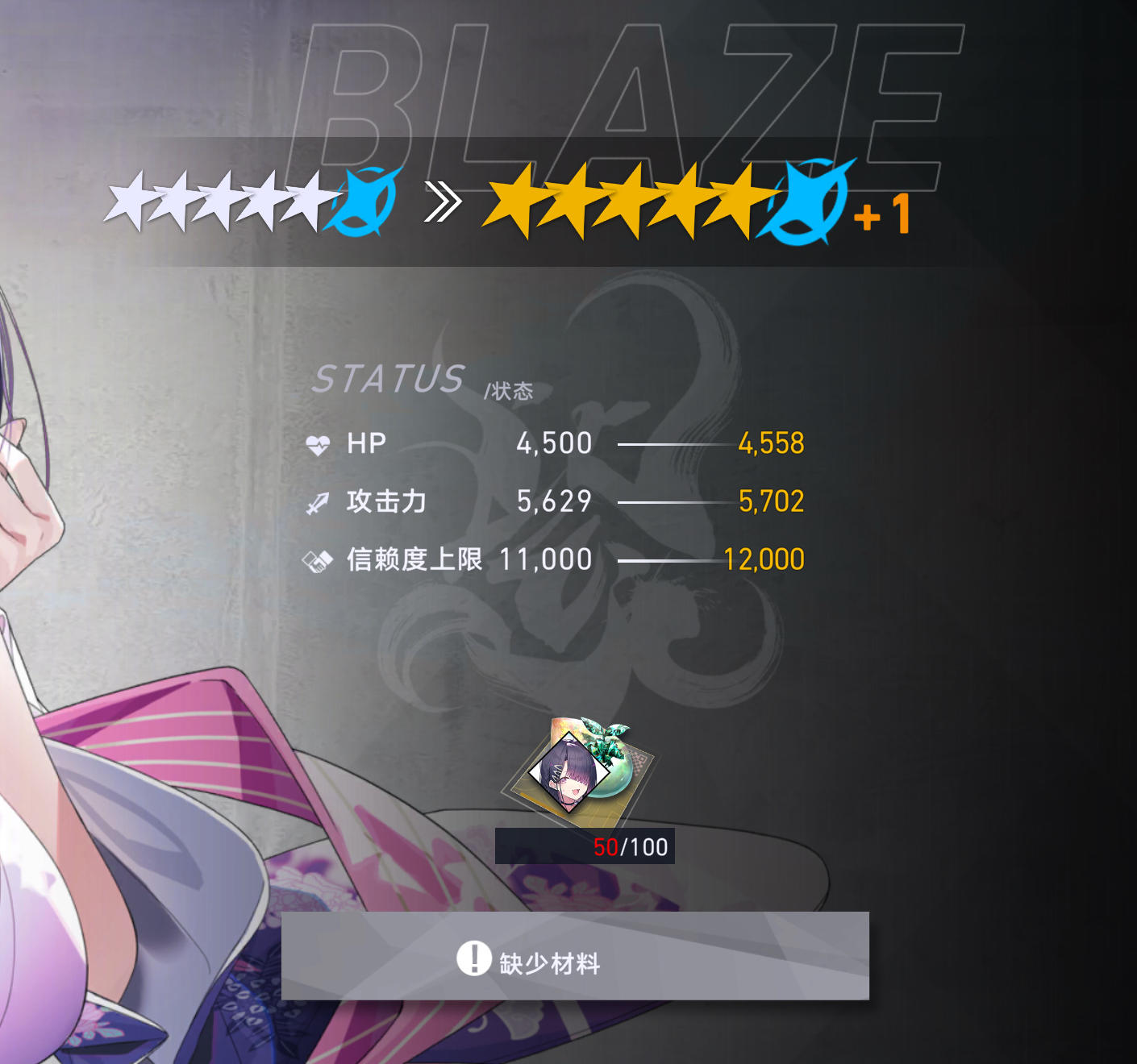The height and width of the screenshot is (1064, 1137).
Task: Click the blue emblem after the white stars
Action: [364, 200]
